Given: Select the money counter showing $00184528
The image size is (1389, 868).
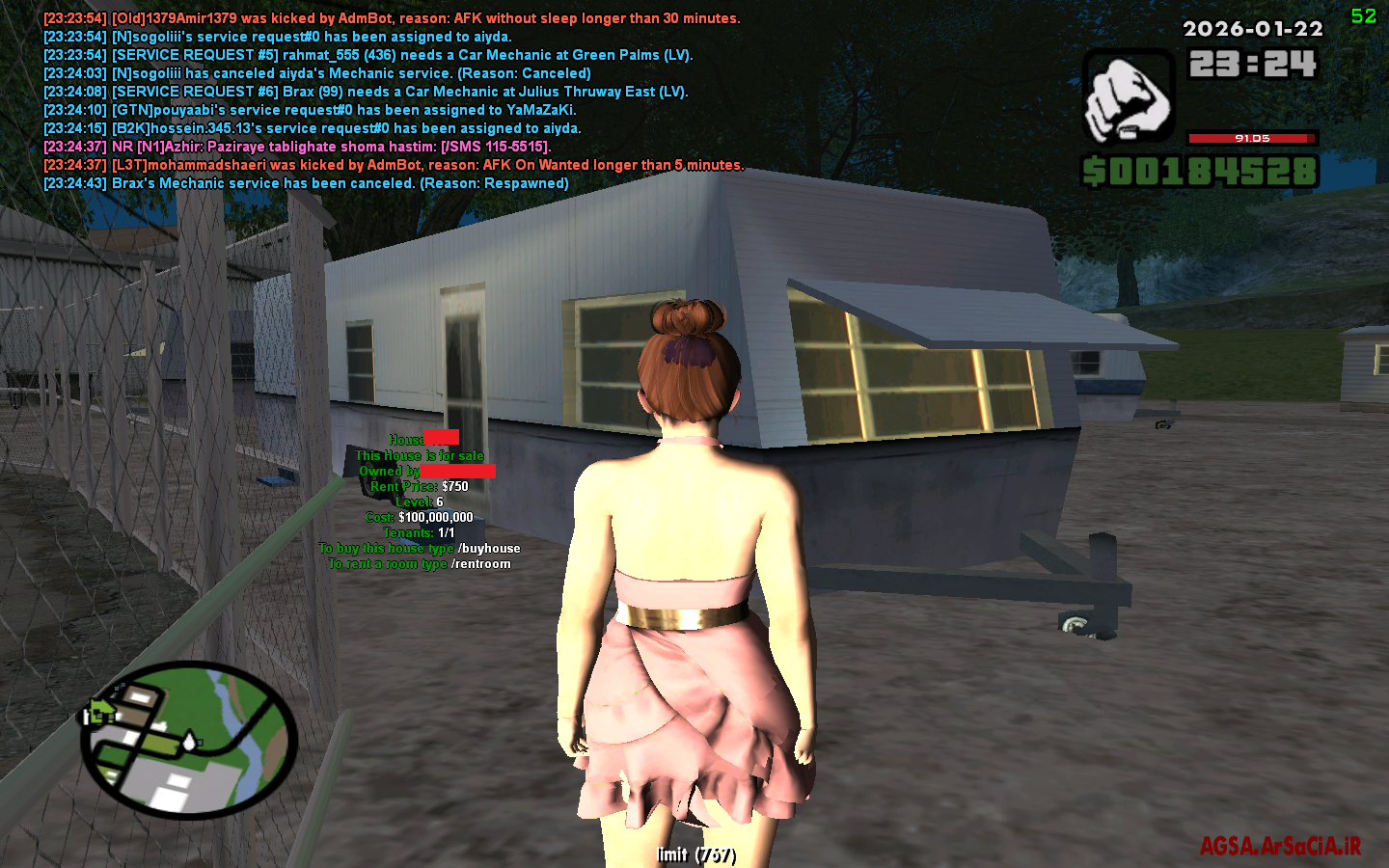Looking at the screenshot, I should [1202, 172].
